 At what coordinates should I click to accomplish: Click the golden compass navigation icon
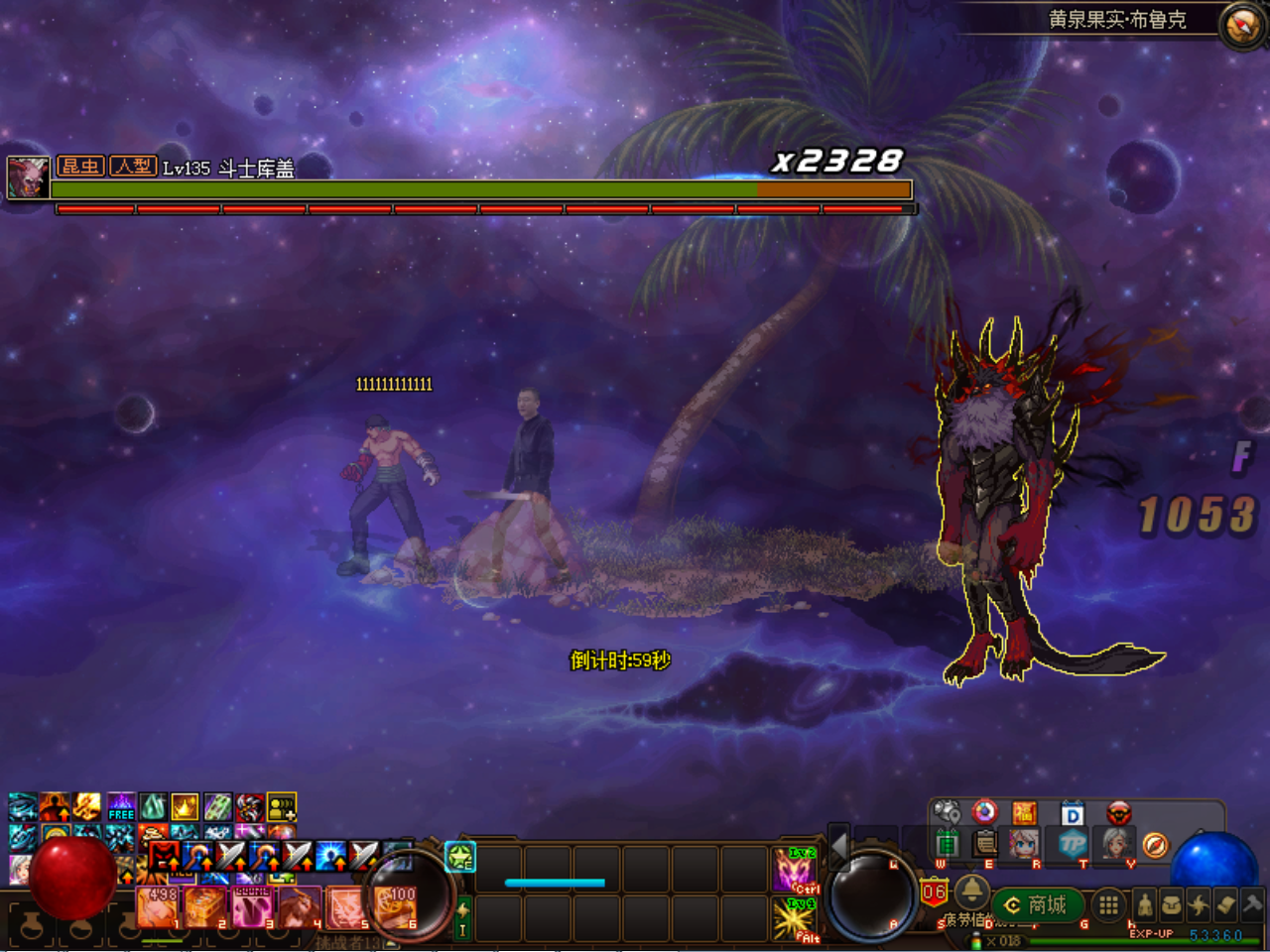tap(1155, 845)
